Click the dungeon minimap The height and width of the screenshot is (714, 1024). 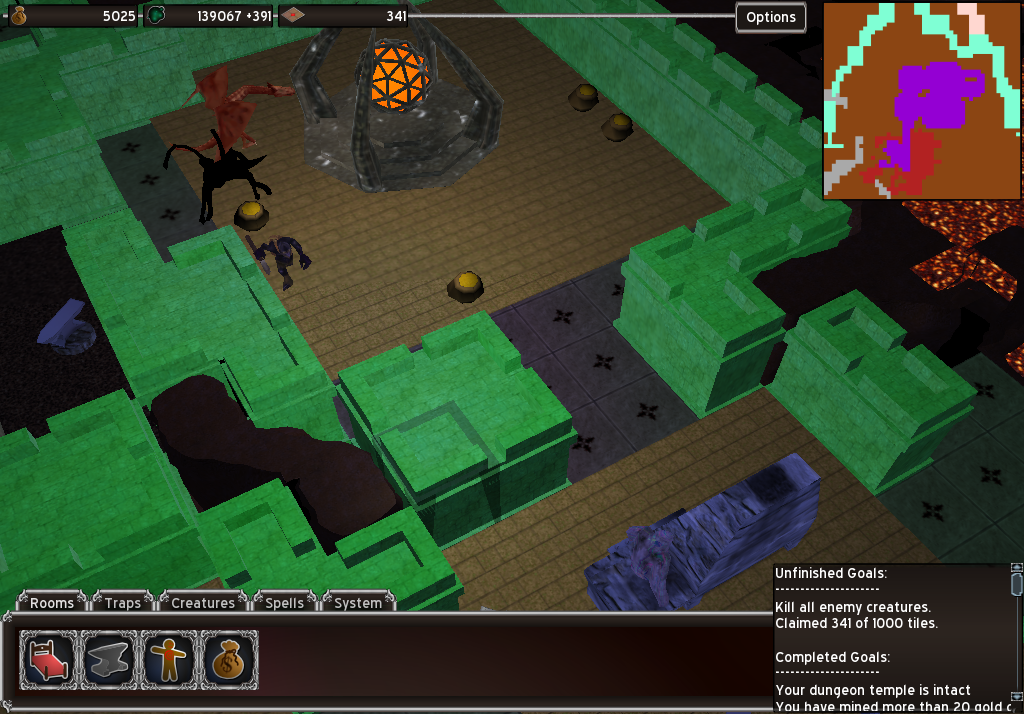coord(922,100)
